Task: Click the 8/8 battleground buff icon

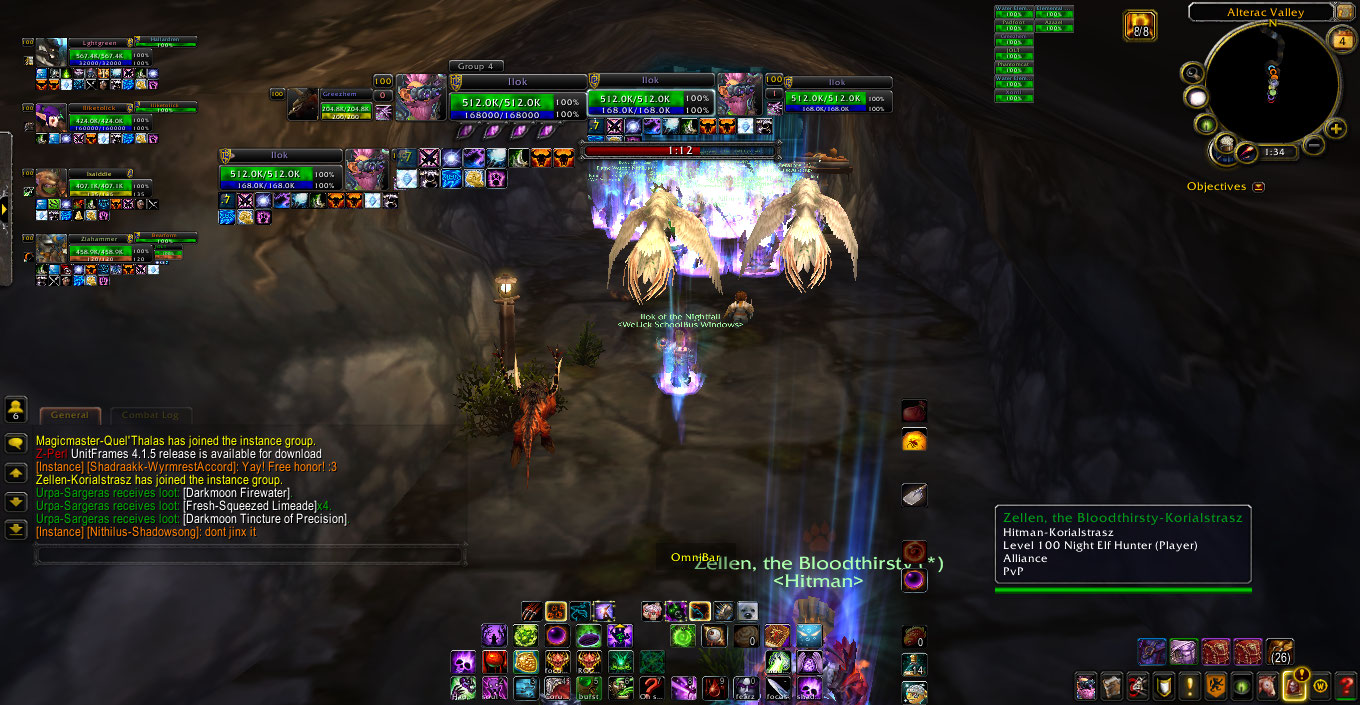Action: point(1140,24)
